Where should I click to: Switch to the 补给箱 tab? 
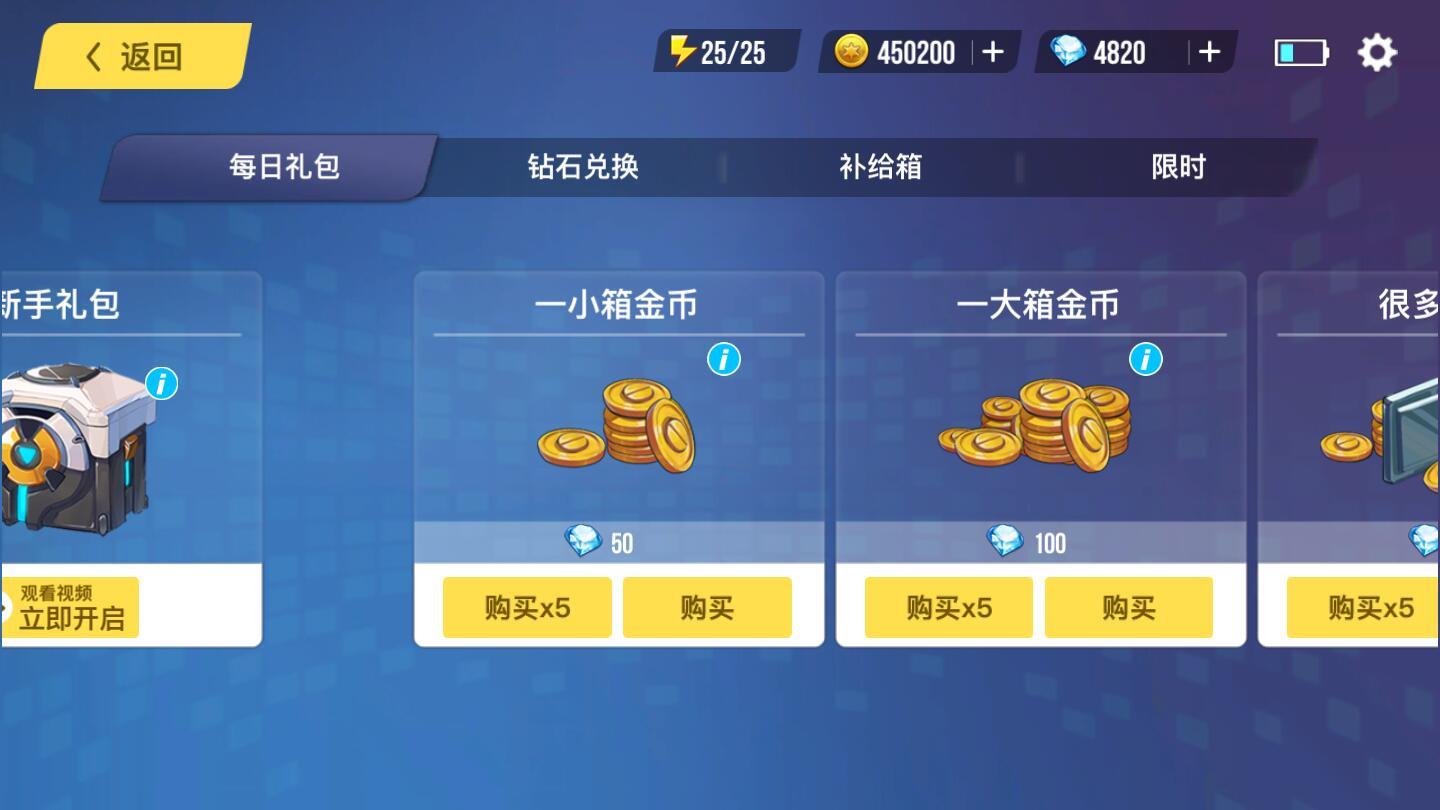click(x=881, y=168)
